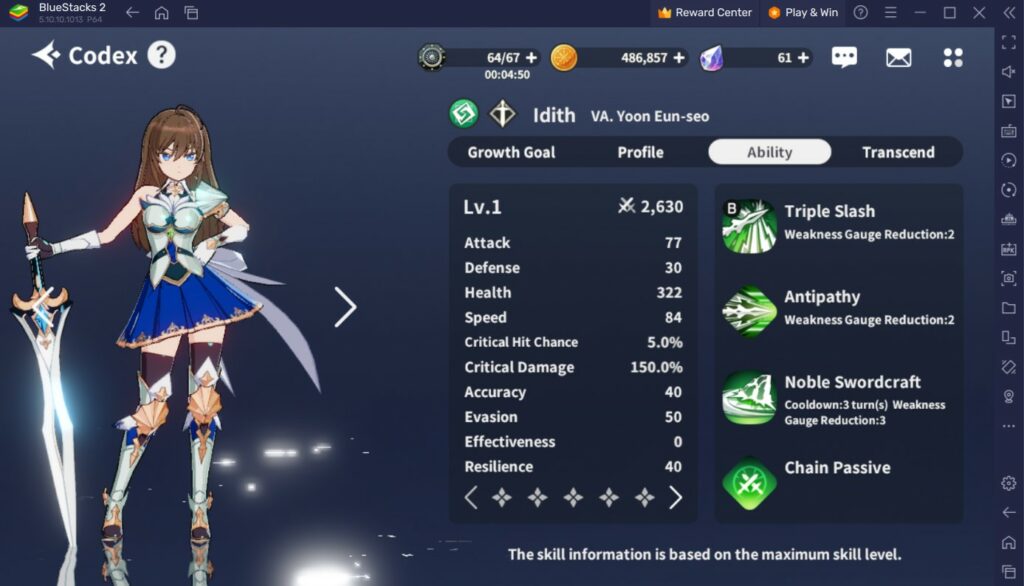Open the four-dot main menu
The height and width of the screenshot is (586, 1024).
(x=953, y=57)
